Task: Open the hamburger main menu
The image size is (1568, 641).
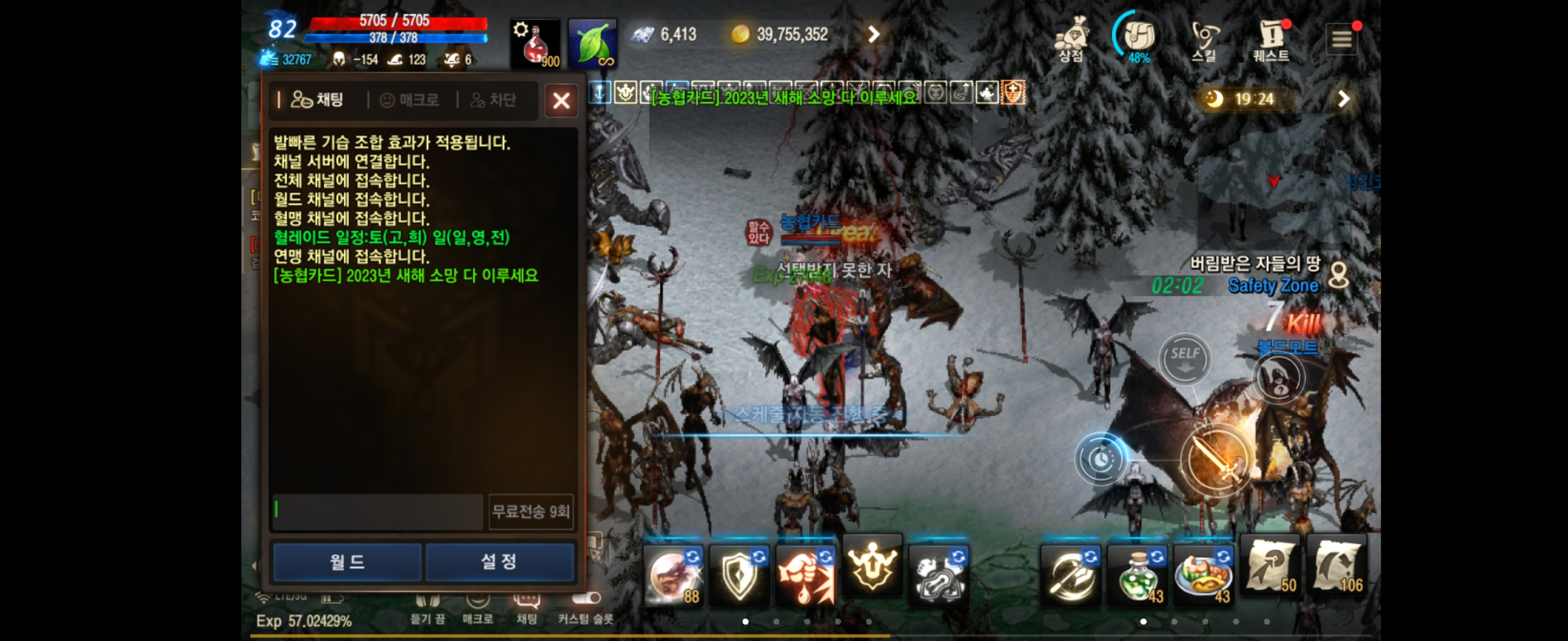Action: pos(1342,38)
